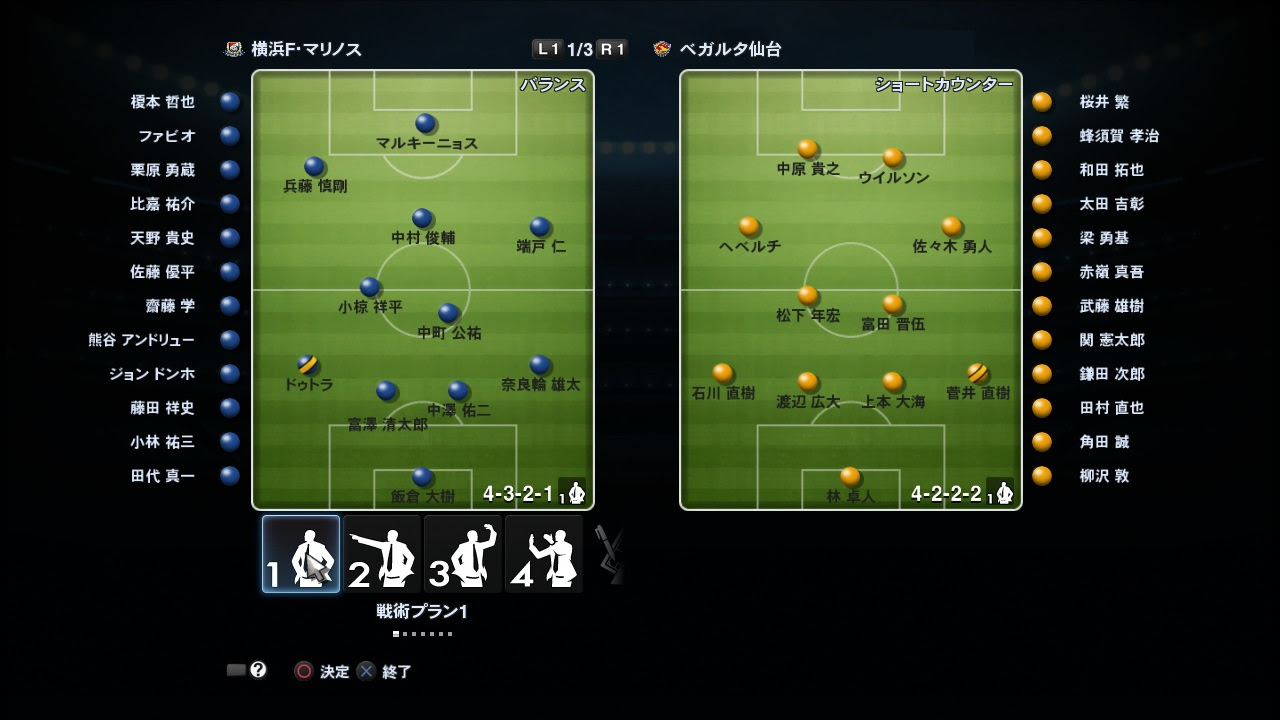The height and width of the screenshot is (720, 1280).
Task: Switch to the 横浜F・マリノス team header
Action: click(x=306, y=45)
